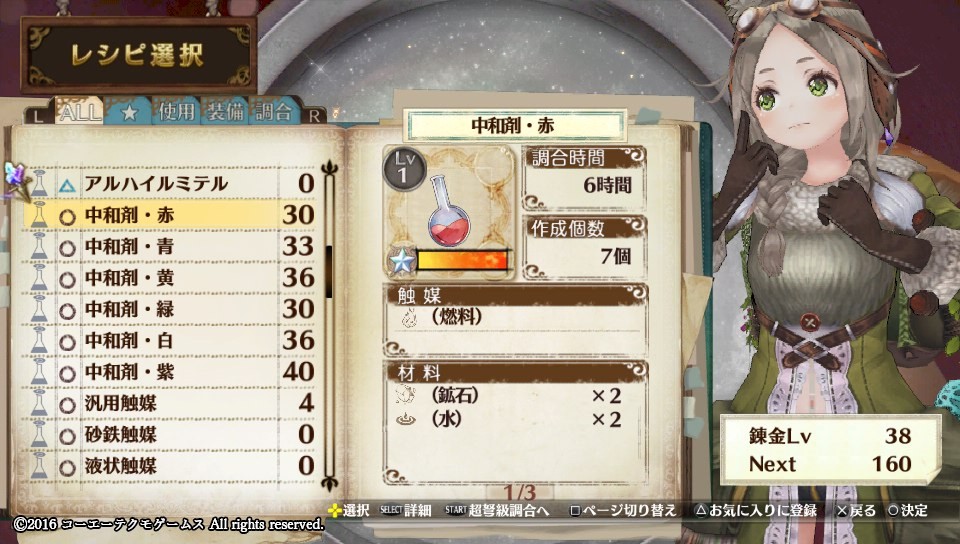
Task: Choose the 中和剤・黄 recipe
Action: point(170,278)
